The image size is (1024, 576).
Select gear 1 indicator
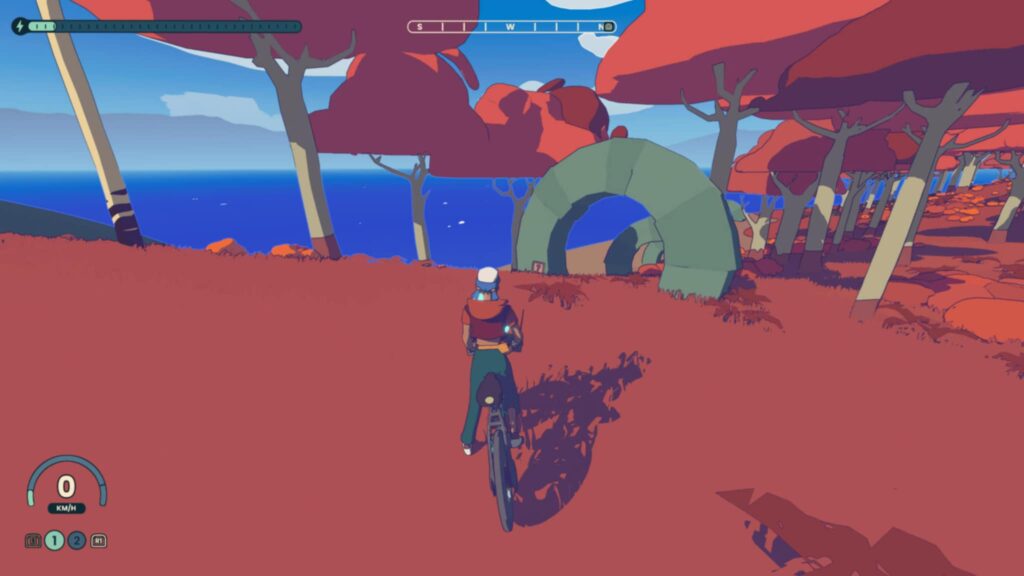click(54, 541)
